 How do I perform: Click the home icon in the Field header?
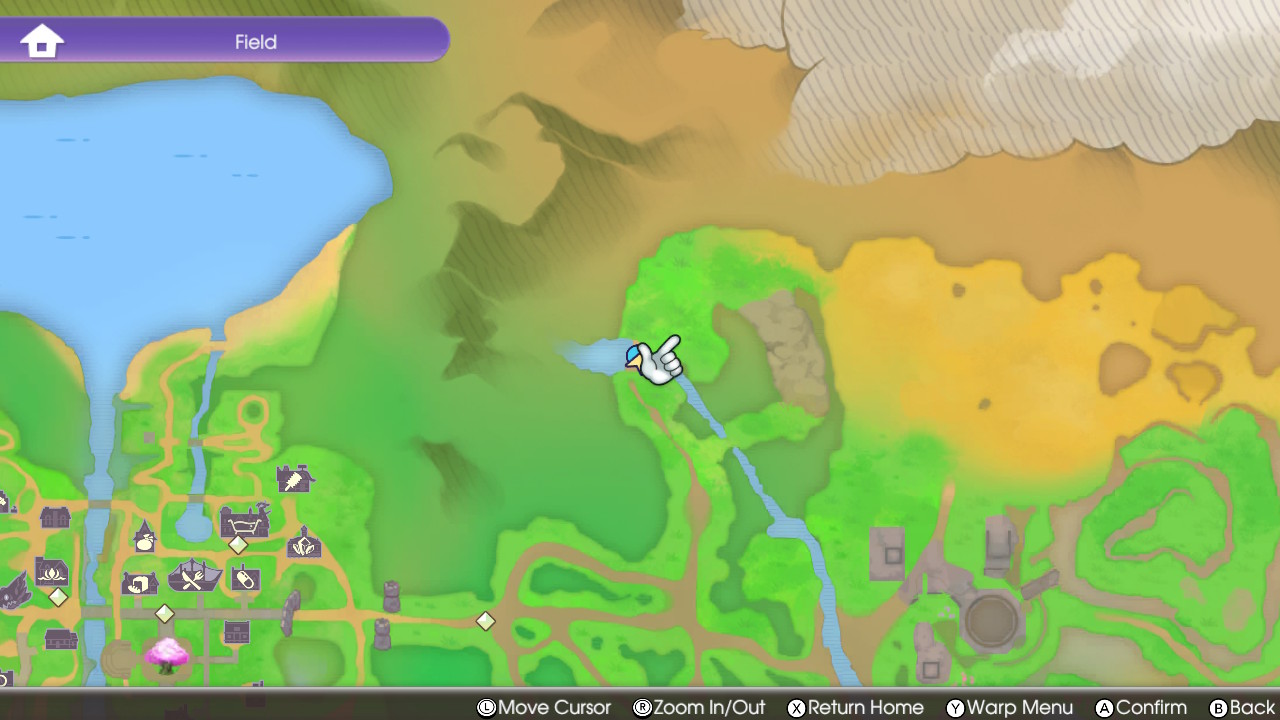pyautogui.click(x=42, y=42)
